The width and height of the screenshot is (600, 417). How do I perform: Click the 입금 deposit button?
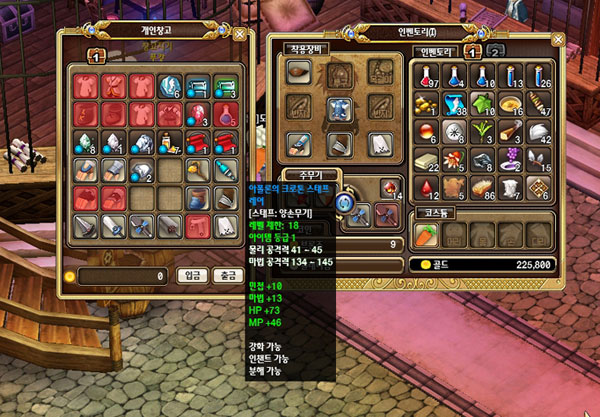[191, 274]
